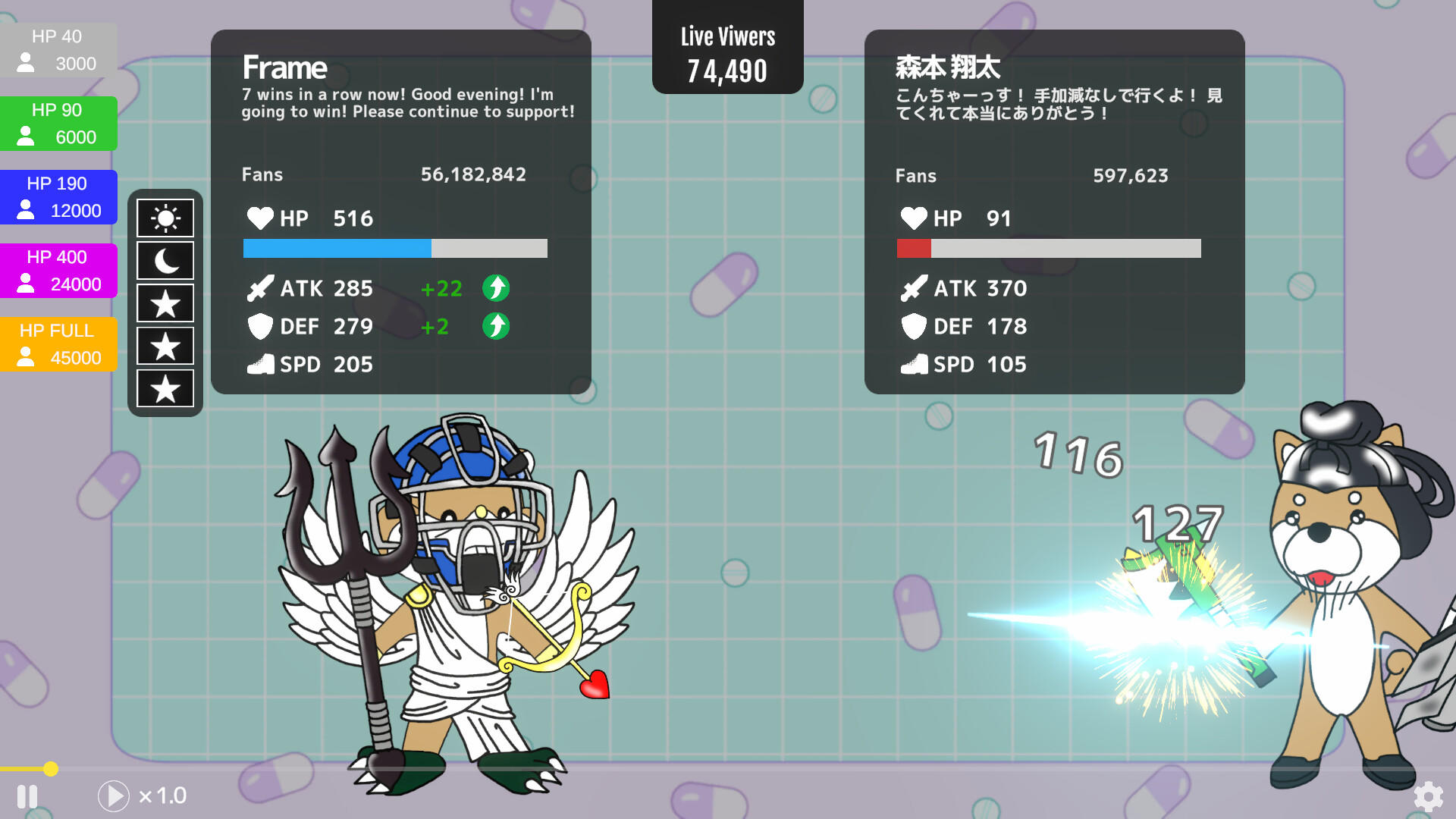Click the green boost arrow next to DEF
The image size is (1456, 819).
click(496, 326)
